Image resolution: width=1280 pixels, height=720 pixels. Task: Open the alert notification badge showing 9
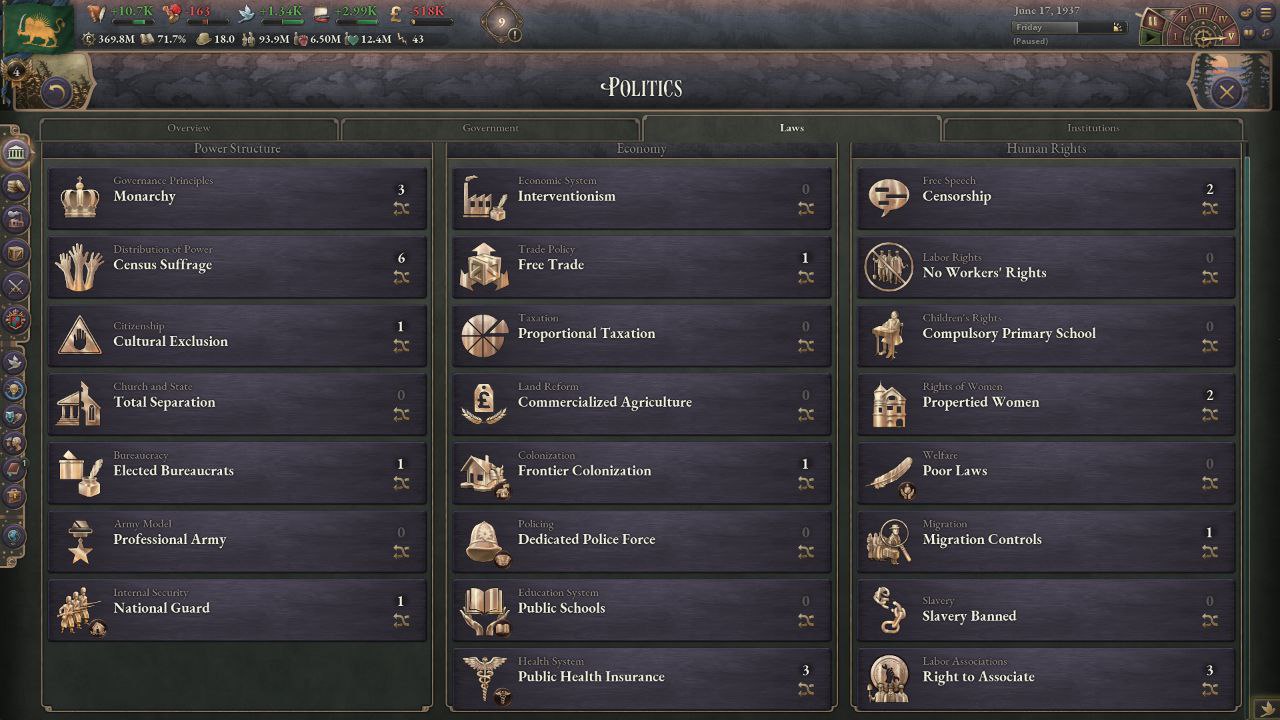click(502, 23)
